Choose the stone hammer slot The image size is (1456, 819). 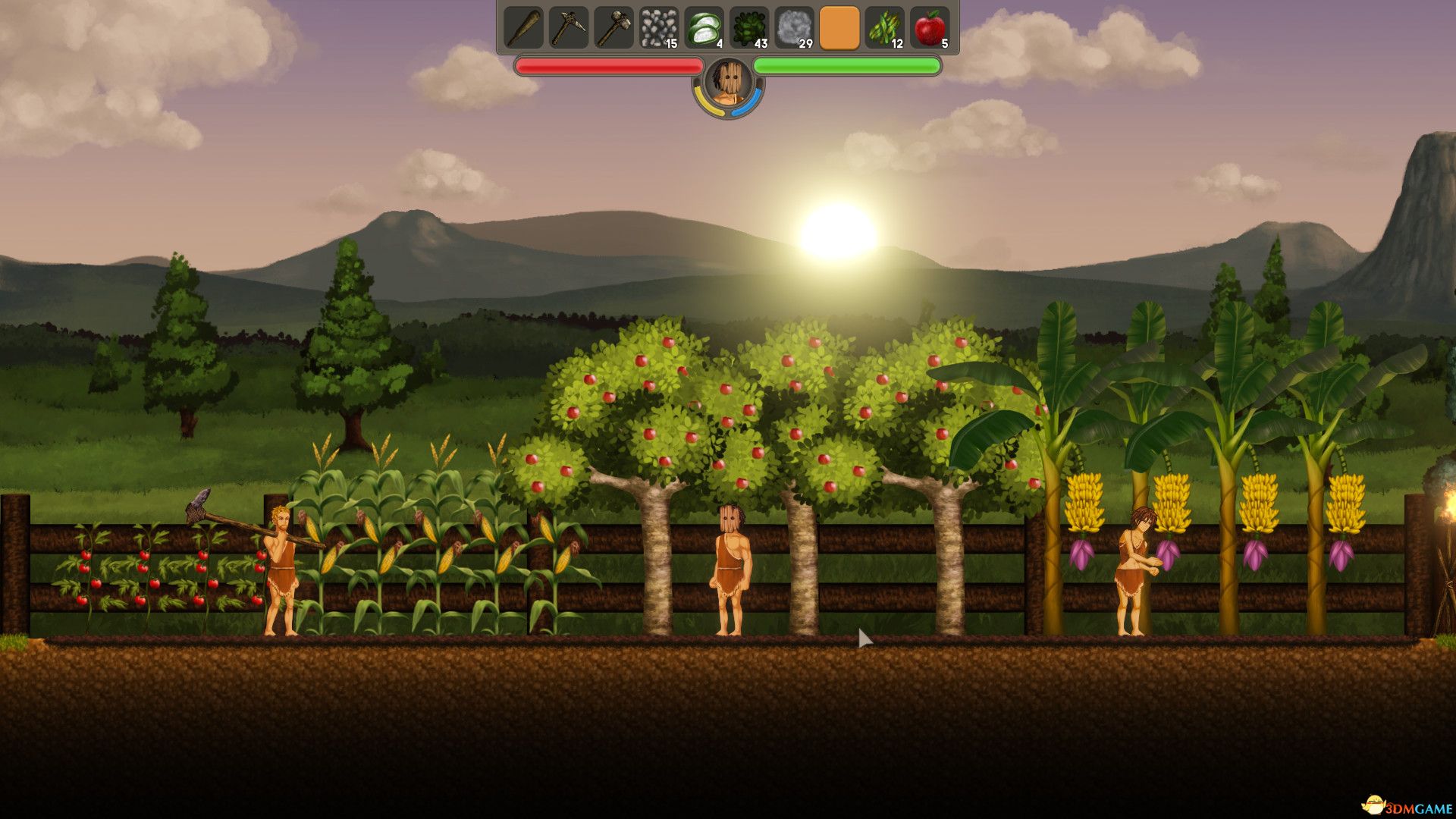[613, 28]
